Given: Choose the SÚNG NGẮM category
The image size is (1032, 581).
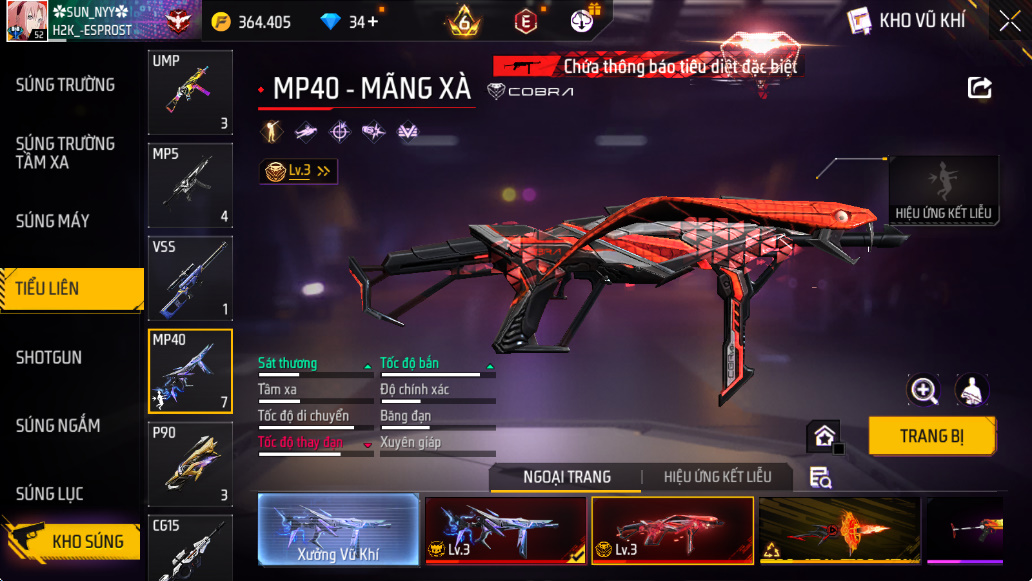Looking at the screenshot, I should (58, 426).
